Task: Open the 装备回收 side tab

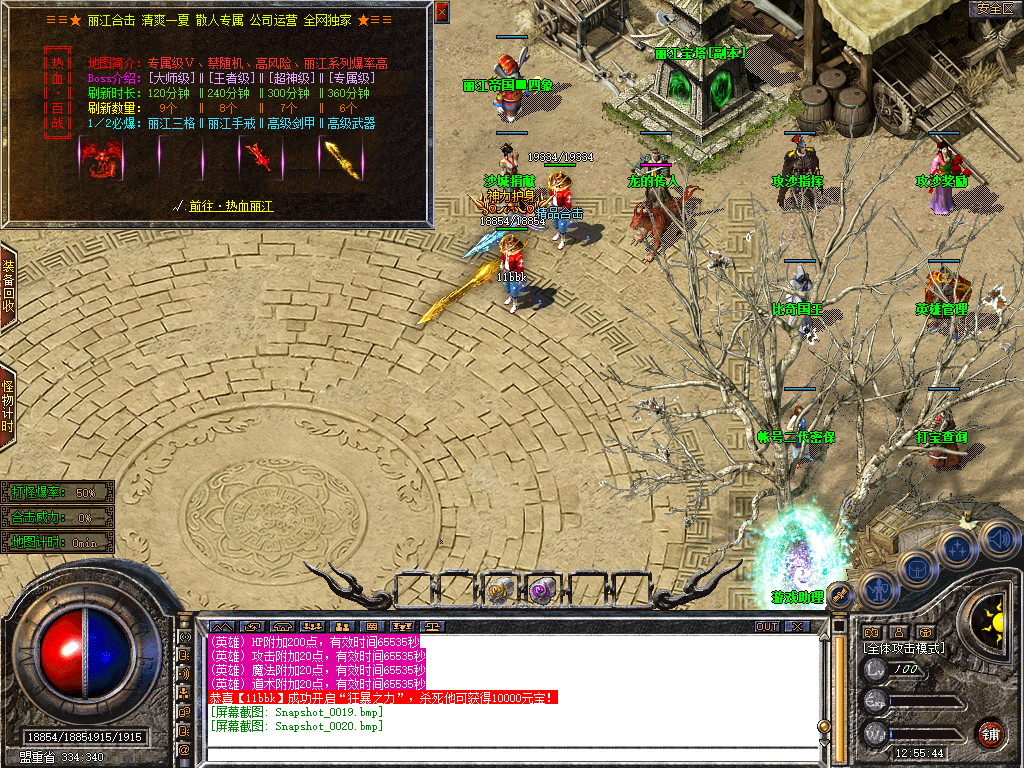Action: (8, 287)
